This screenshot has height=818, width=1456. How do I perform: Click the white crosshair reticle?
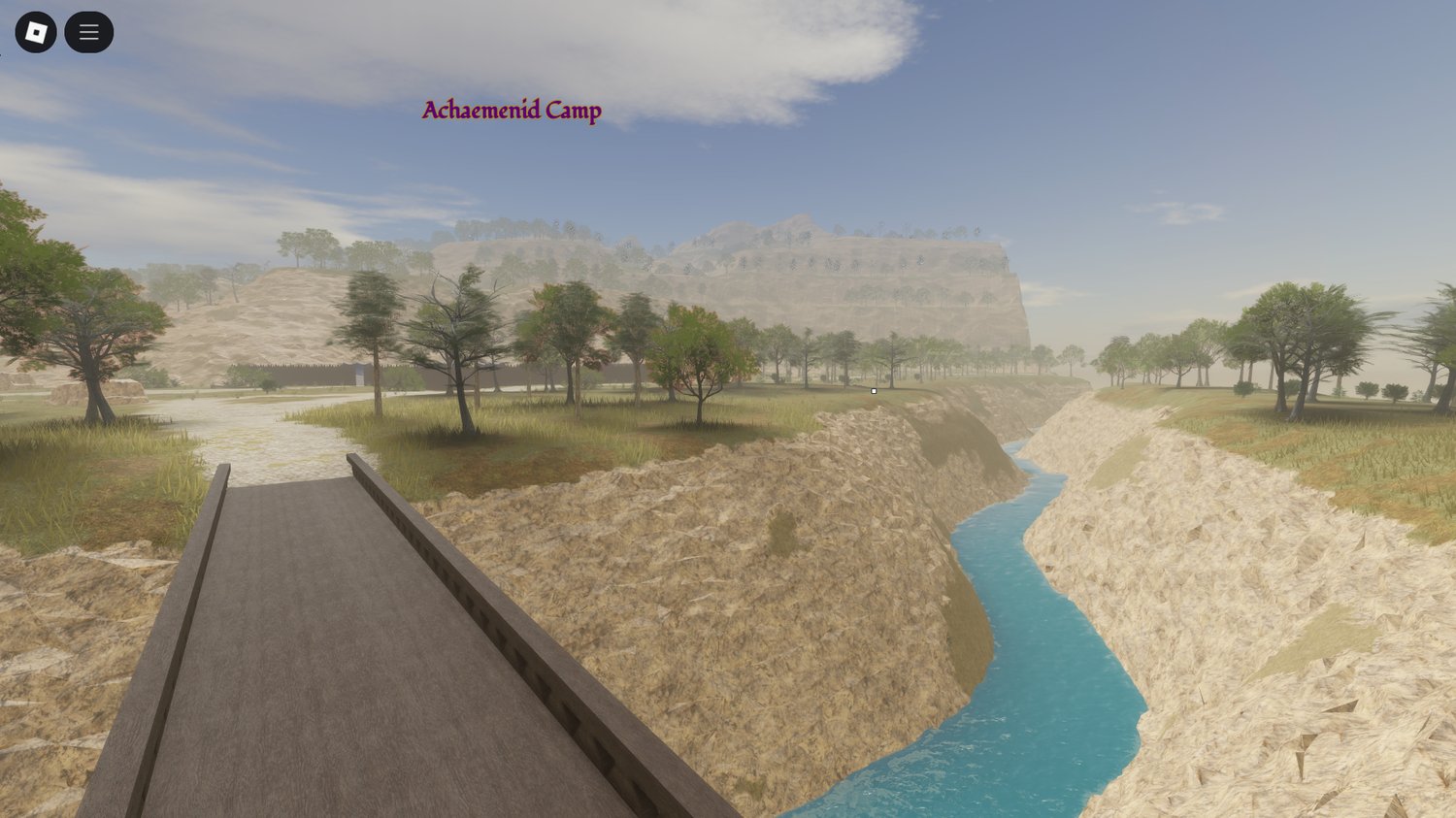(x=873, y=390)
